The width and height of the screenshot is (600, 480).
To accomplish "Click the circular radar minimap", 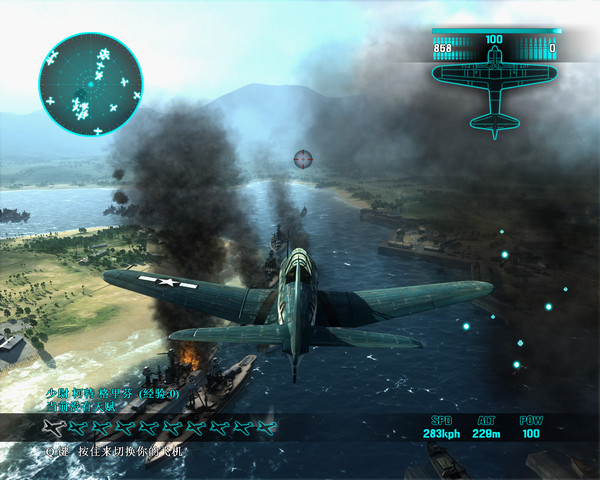I will tap(90, 85).
